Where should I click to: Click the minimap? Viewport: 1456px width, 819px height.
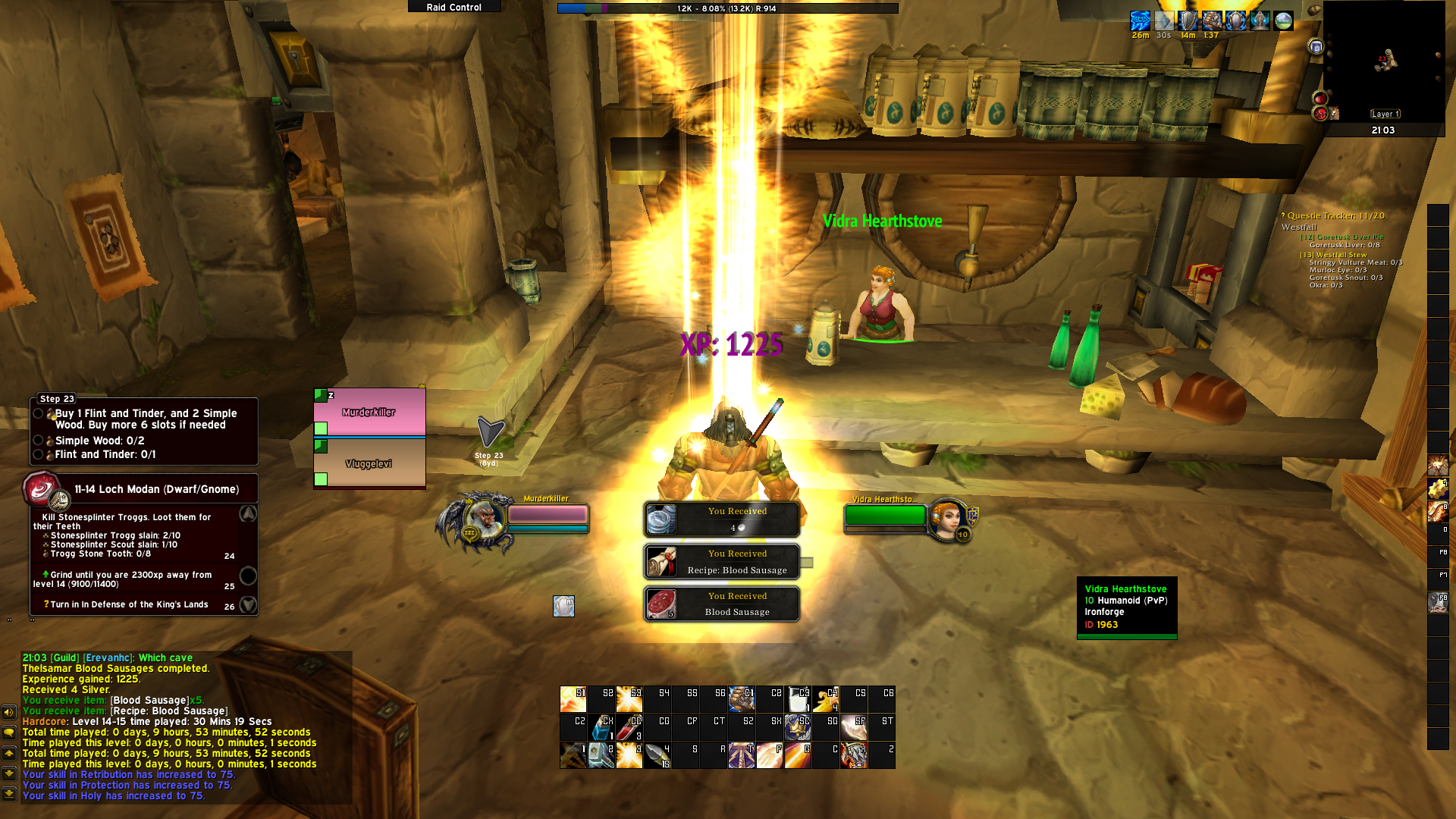1383,61
